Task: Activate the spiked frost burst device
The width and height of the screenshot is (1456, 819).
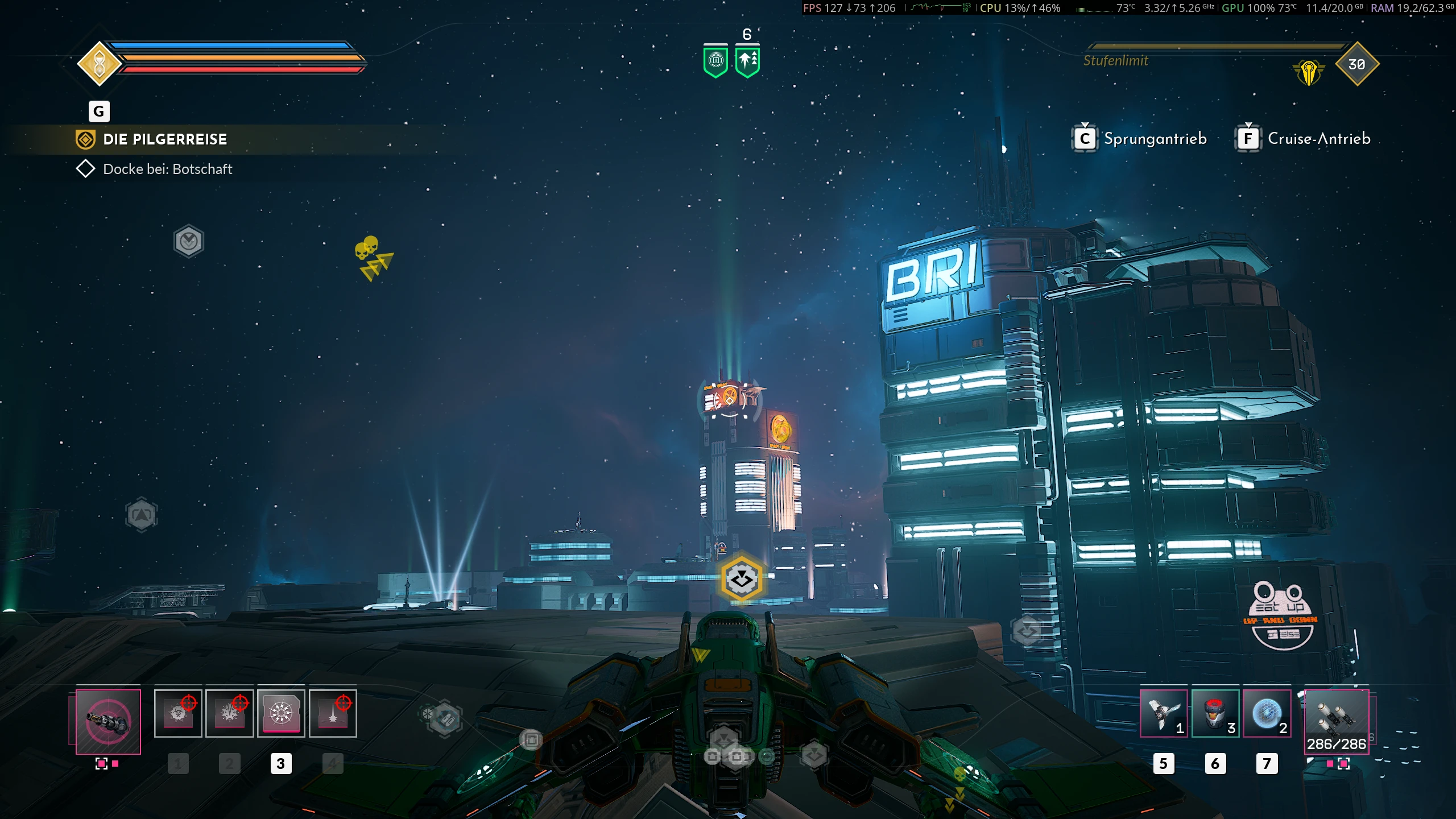Action: coord(229,714)
